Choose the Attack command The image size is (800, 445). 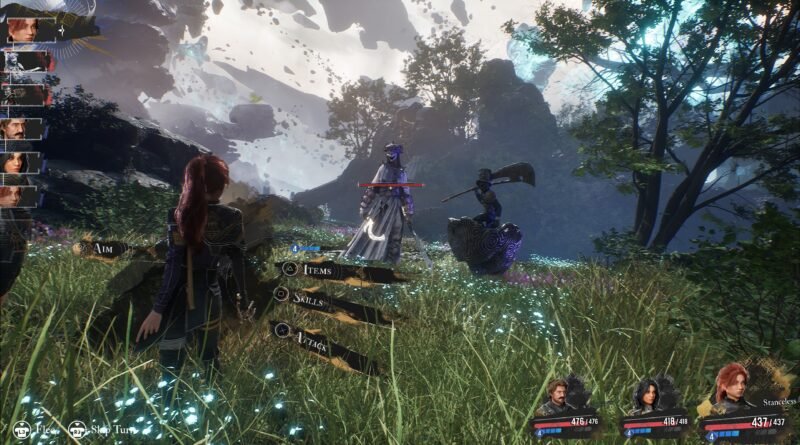tap(322, 343)
